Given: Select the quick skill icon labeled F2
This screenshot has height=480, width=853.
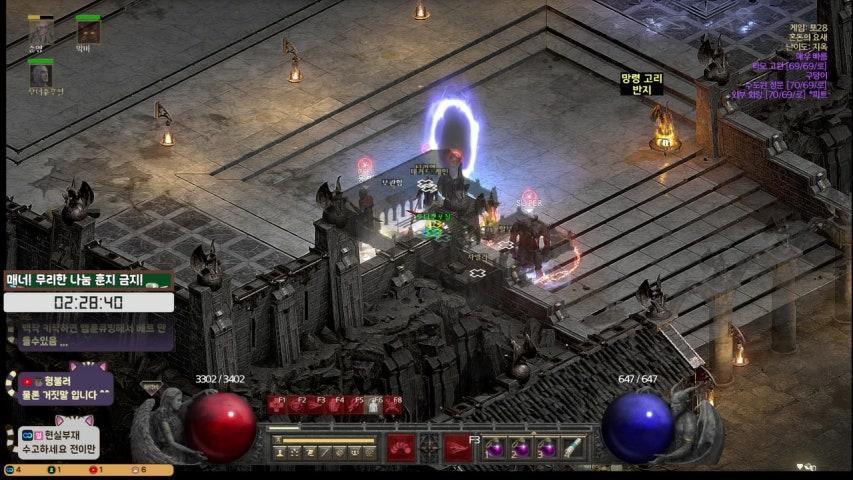Looking at the screenshot, I should tap(296, 405).
